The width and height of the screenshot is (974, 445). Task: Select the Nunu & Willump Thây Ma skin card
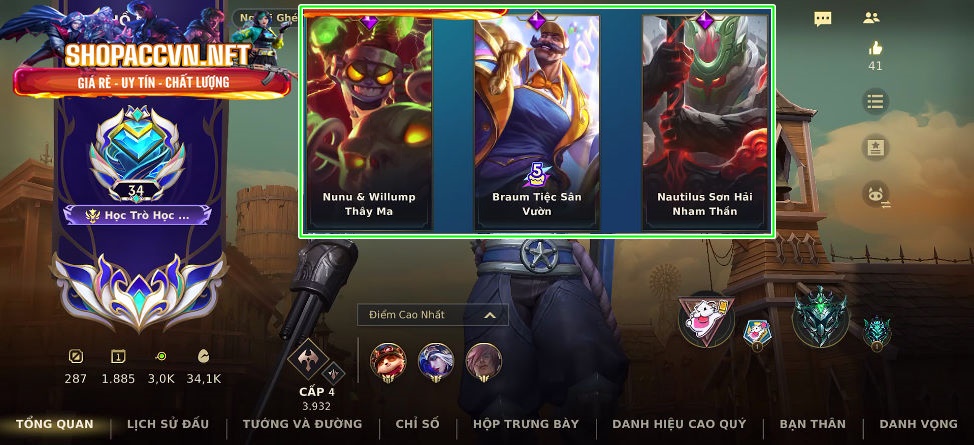tap(369, 122)
